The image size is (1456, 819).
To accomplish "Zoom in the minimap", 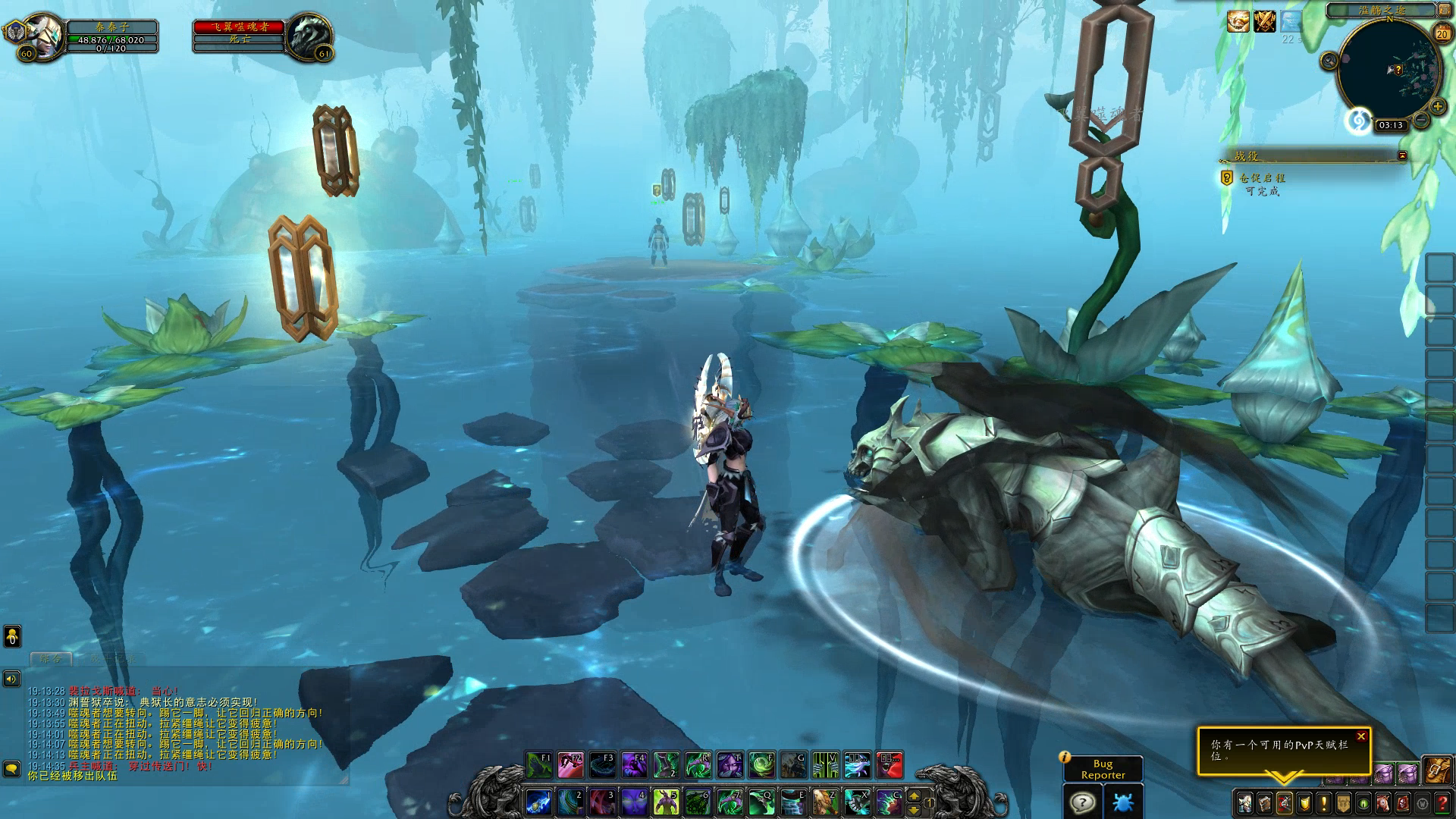I will [x=1436, y=107].
